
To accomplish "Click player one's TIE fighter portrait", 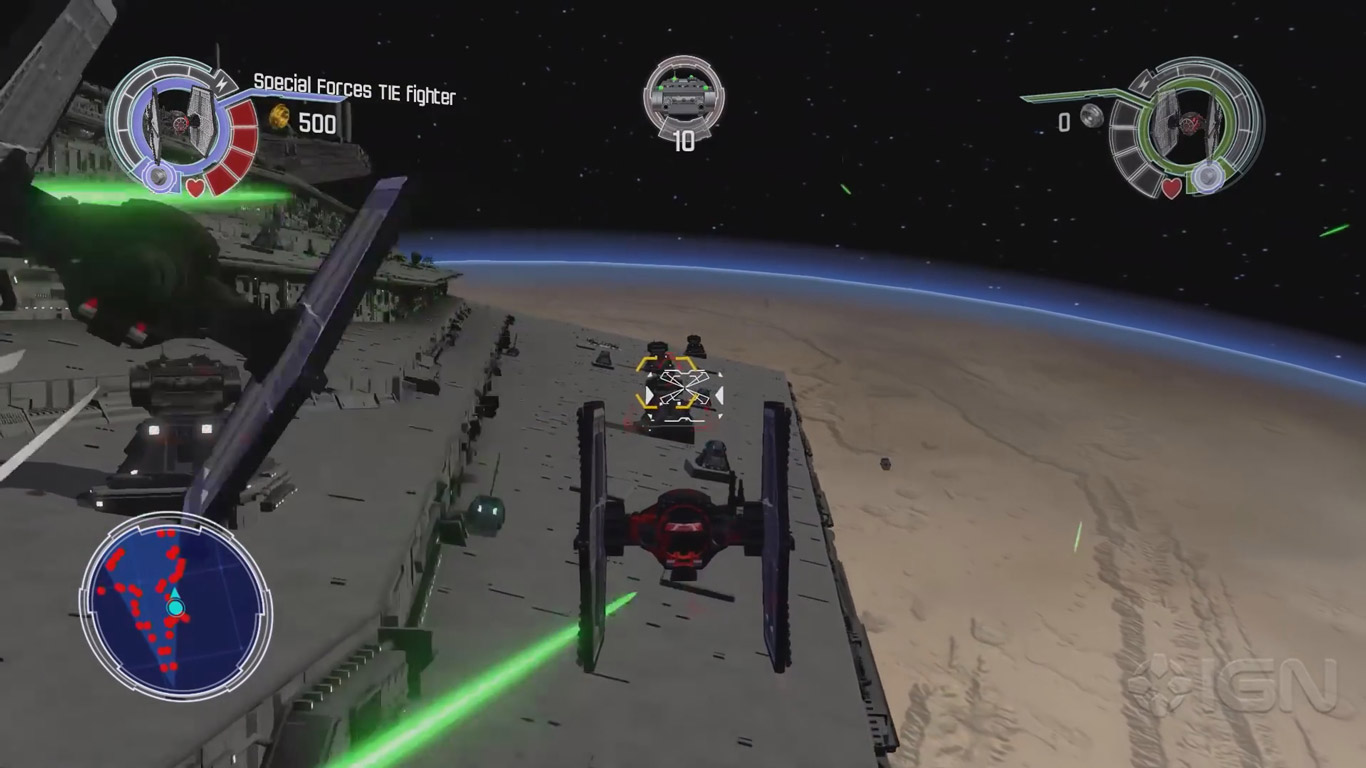I will point(180,122).
